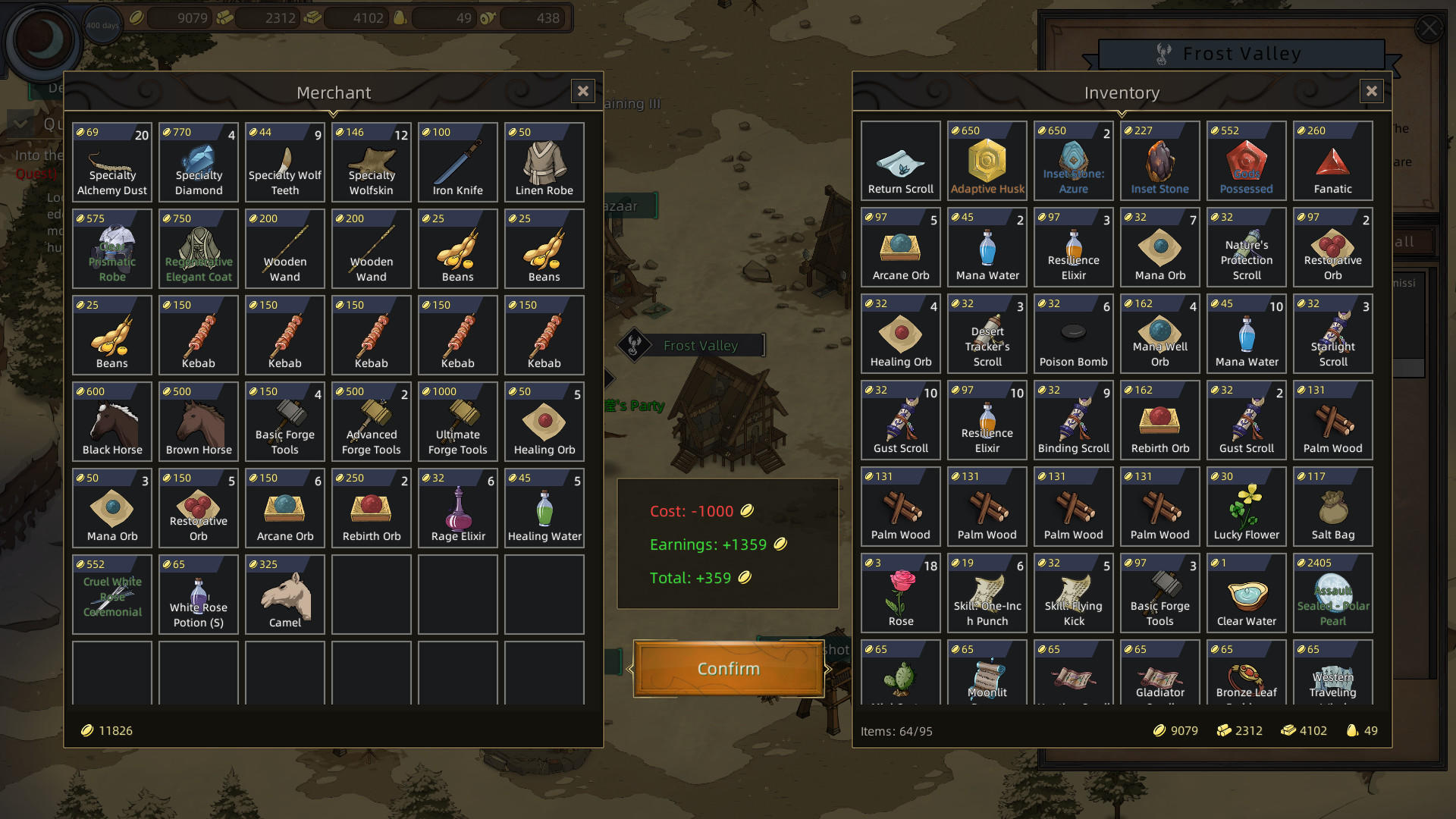
Task: Pick the Lucky Flower from Inventory
Action: pos(1246,507)
